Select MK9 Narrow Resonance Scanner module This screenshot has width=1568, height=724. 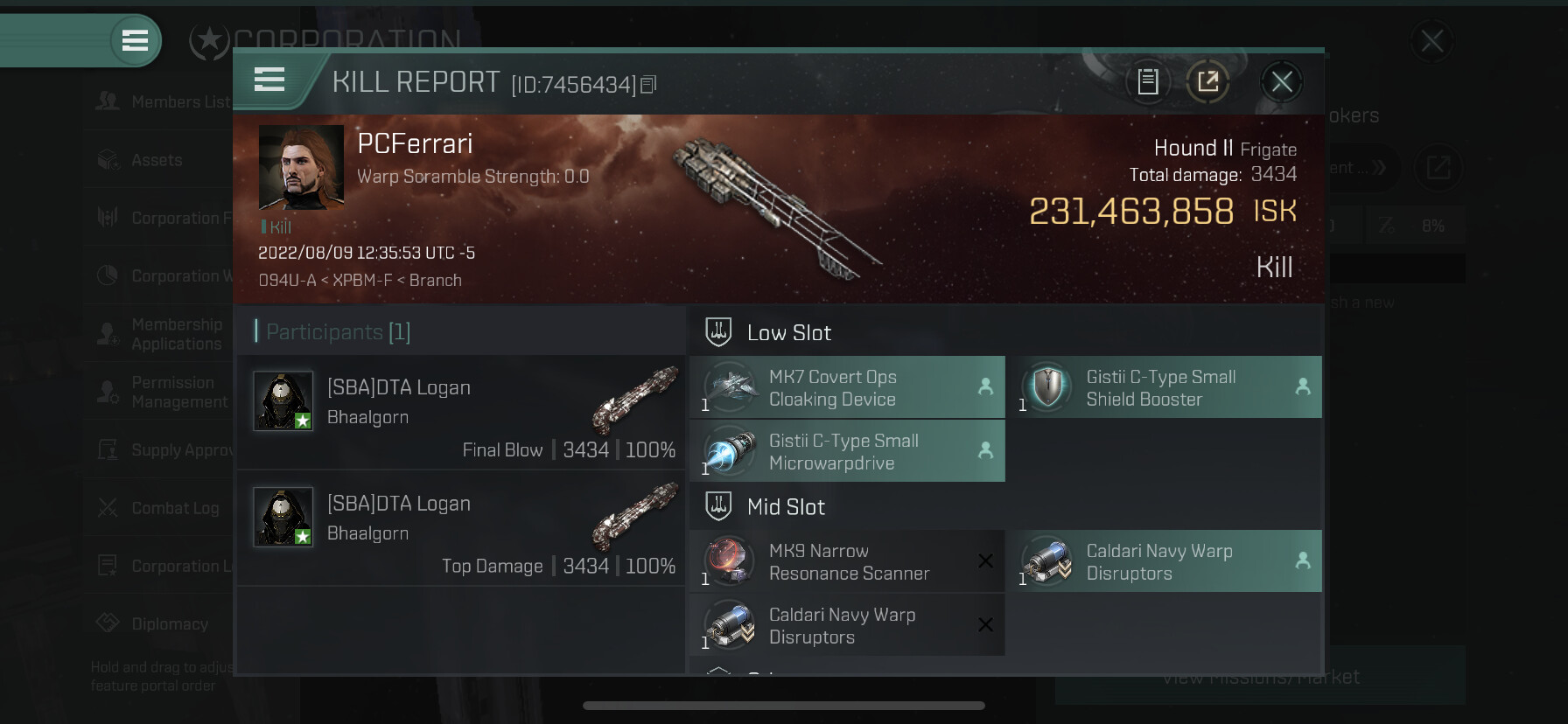pyautogui.click(x=847, y=561)
